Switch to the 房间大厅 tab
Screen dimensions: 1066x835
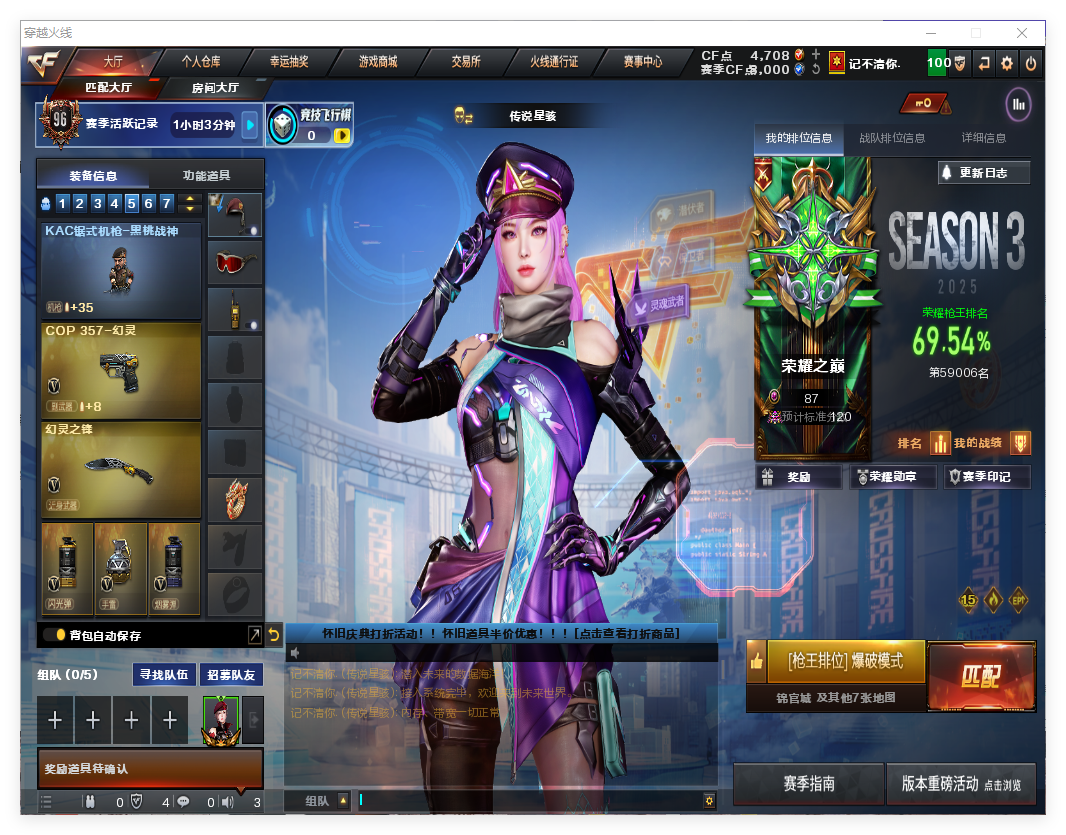215,88
